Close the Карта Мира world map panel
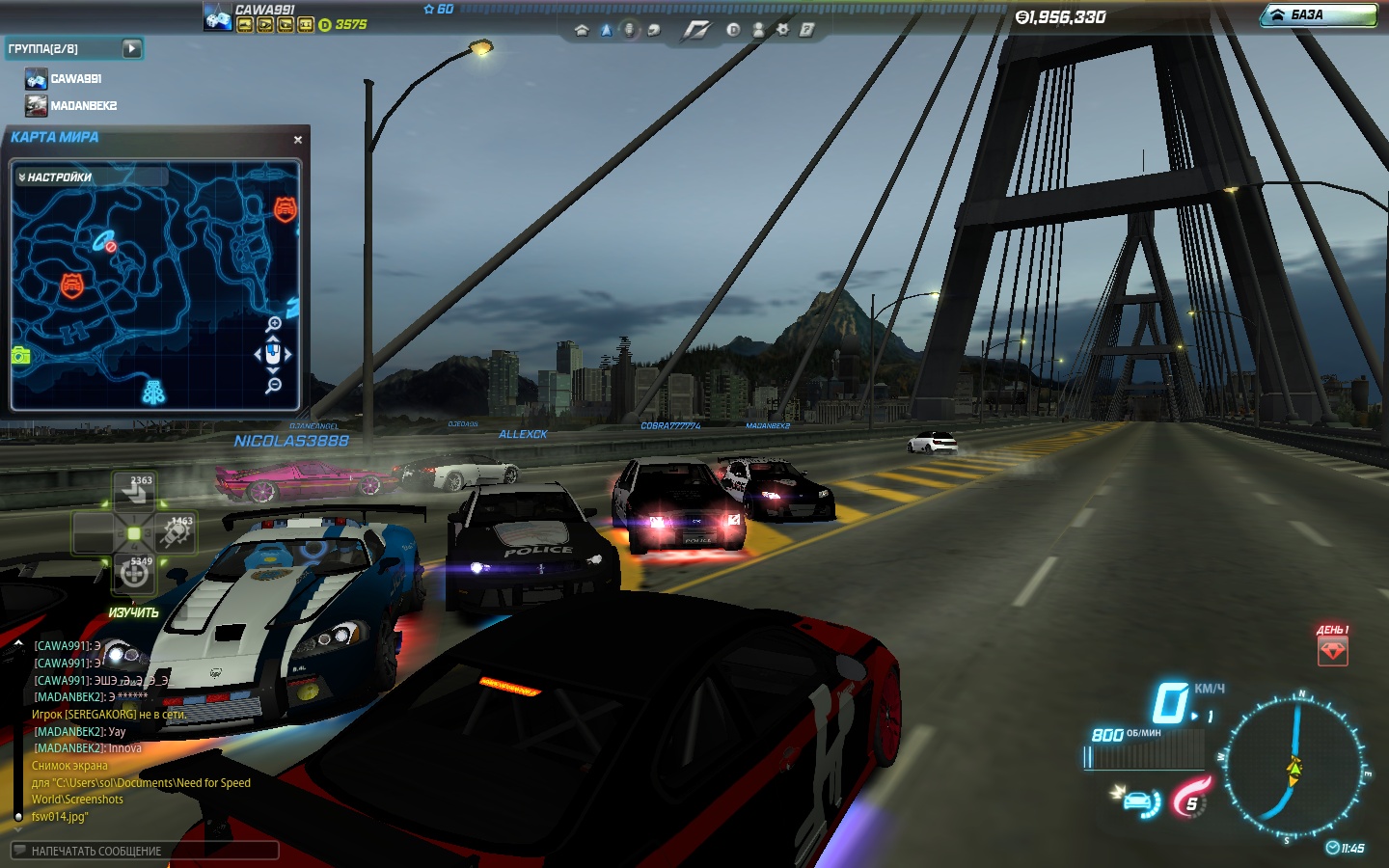1389x868 pixels. point(298,140)
